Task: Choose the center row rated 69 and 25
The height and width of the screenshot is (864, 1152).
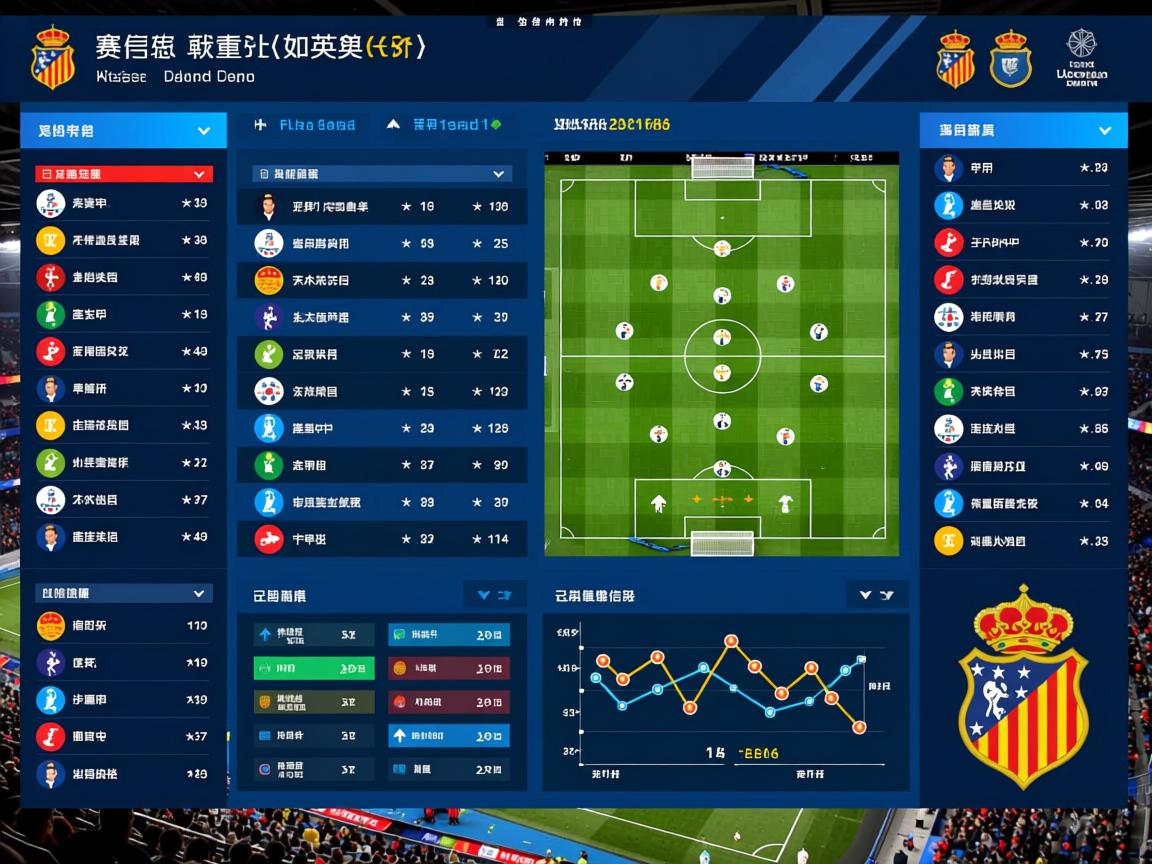Action: 382,243
